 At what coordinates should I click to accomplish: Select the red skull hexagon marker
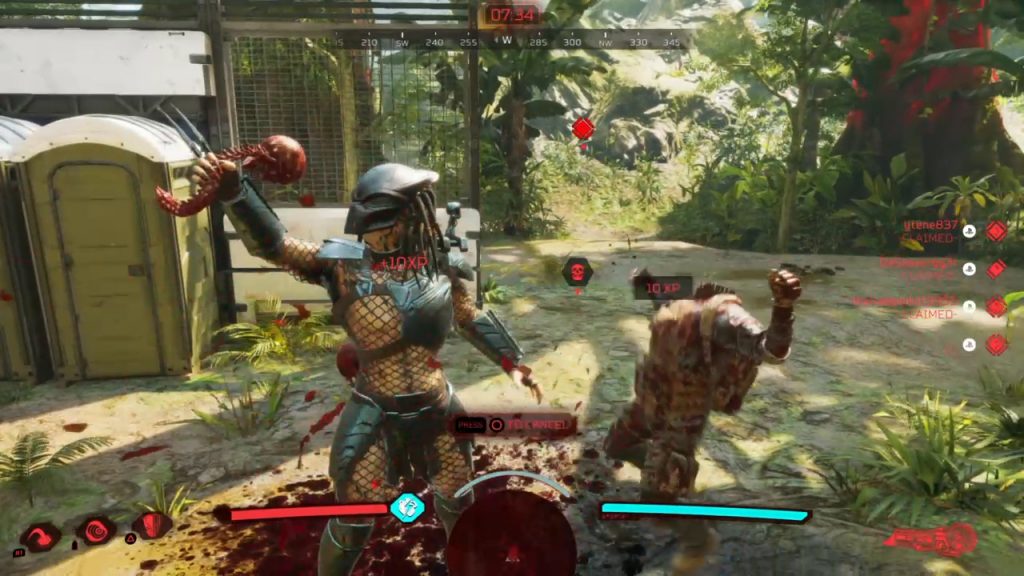(577, 271)
